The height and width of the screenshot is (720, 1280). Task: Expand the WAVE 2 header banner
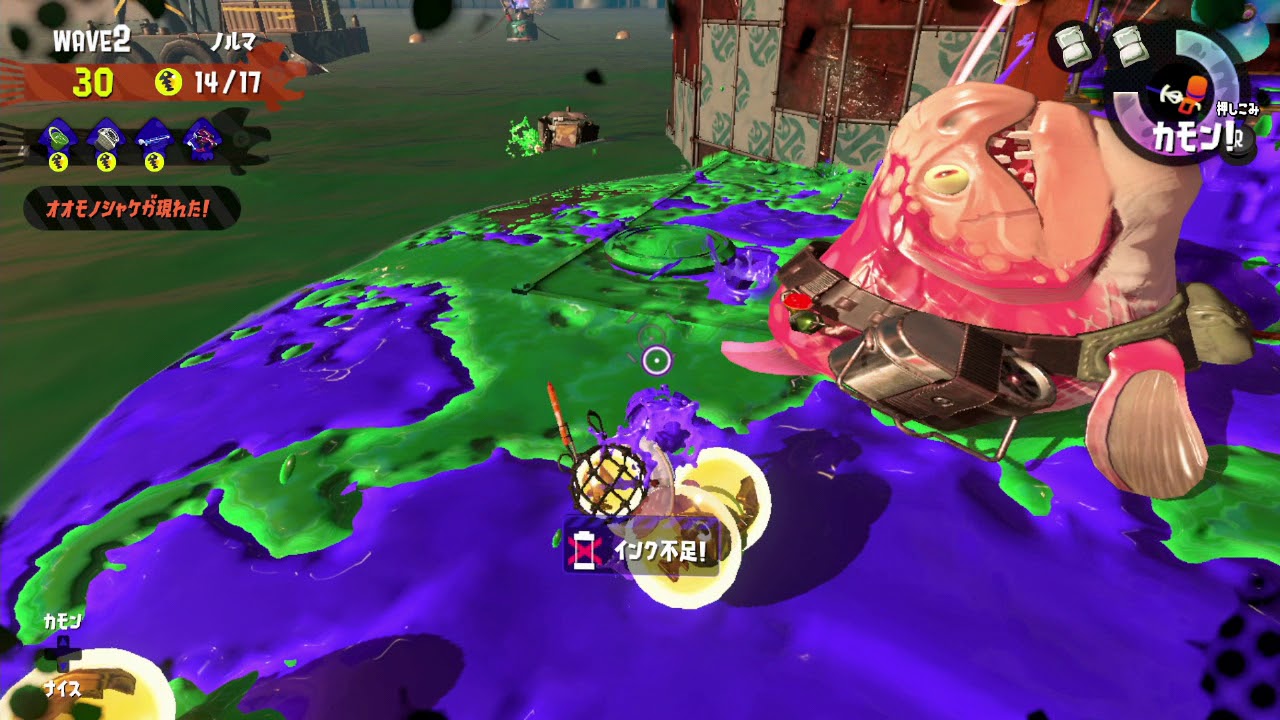coord(90,42)
